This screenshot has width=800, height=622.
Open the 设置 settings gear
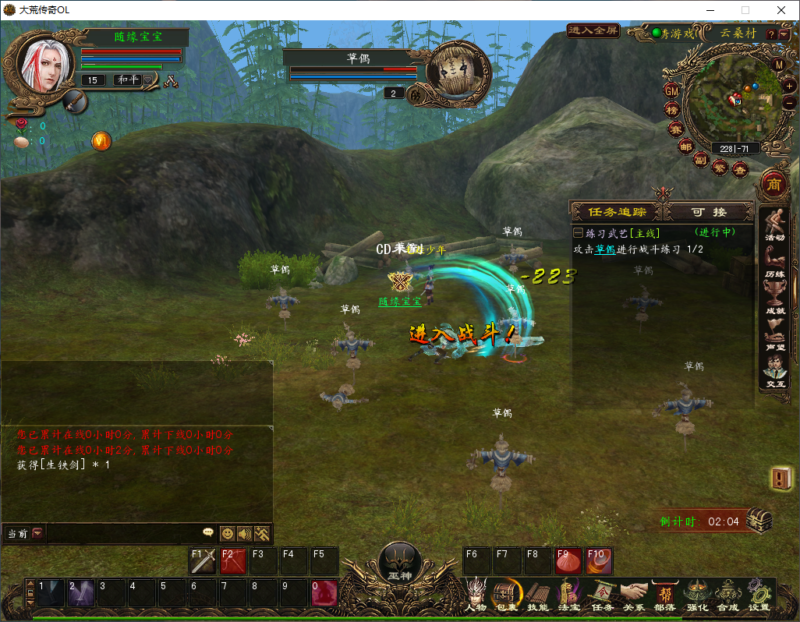click(760, 594)
